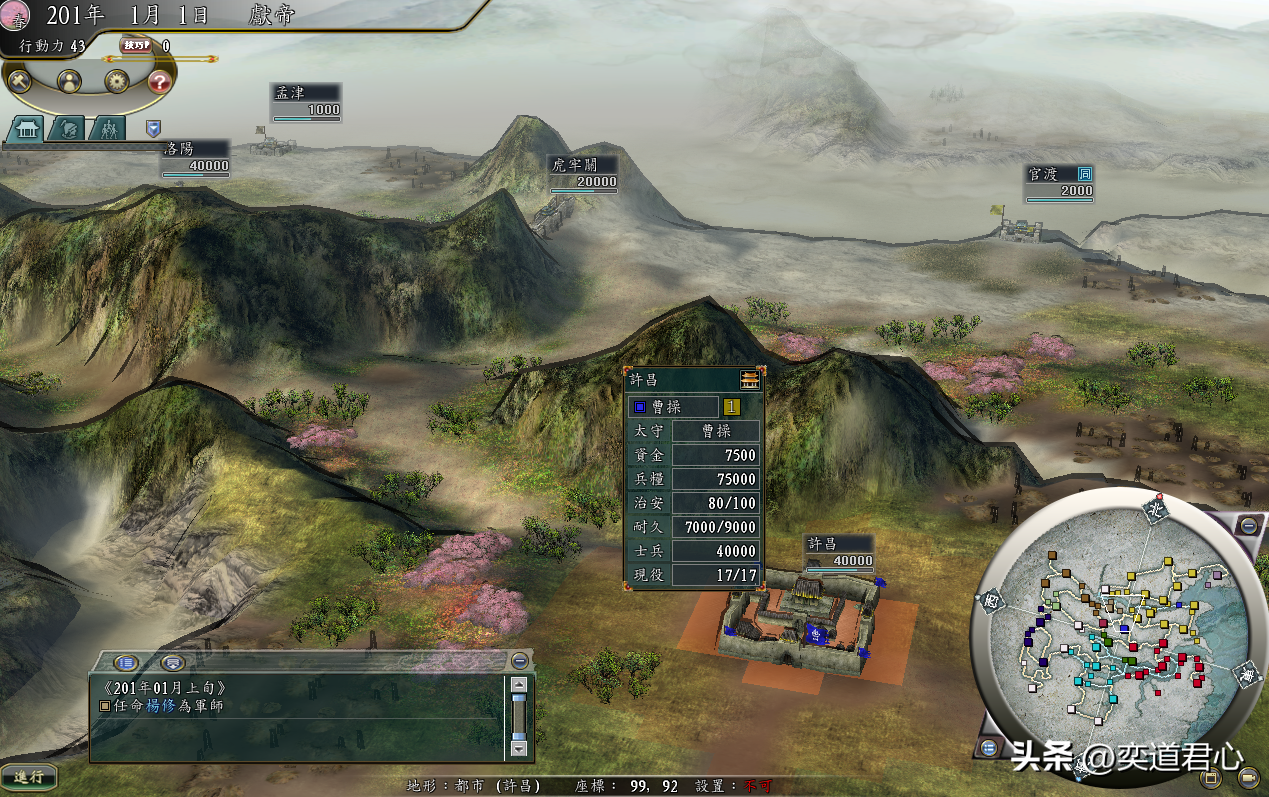Open the officer silhouette menu
This screenshot has width=1269, height=797.
(x=69, y=82)
